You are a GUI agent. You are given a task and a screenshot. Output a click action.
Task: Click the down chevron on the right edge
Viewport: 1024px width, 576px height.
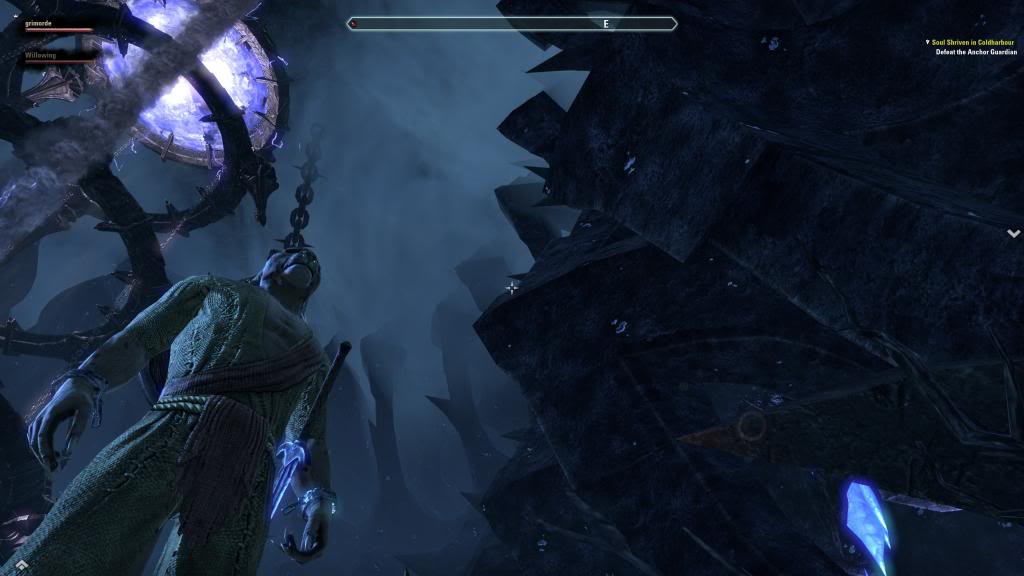point(1013,233)
